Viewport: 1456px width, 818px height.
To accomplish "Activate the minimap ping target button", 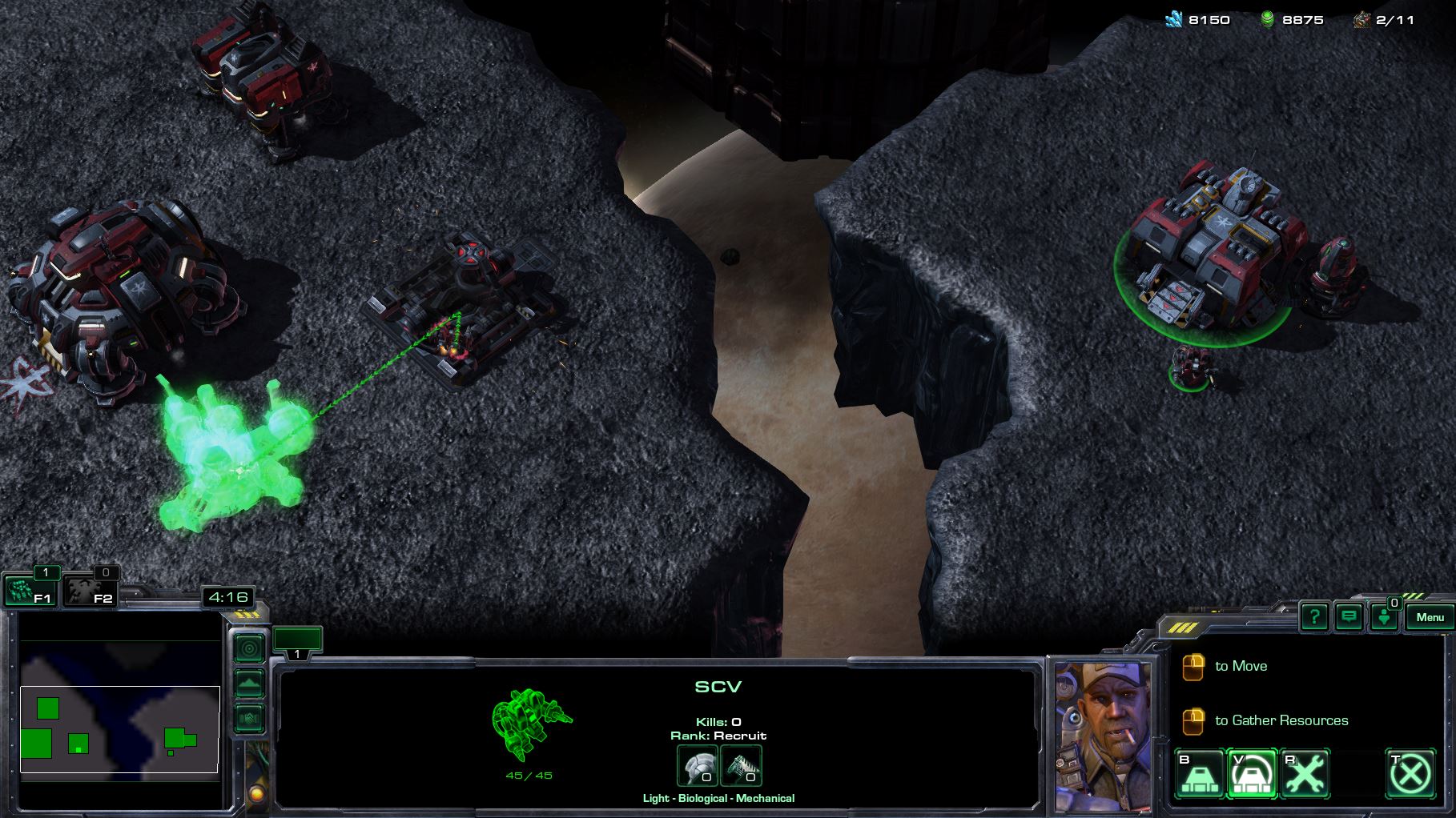I will pos(249,648).
